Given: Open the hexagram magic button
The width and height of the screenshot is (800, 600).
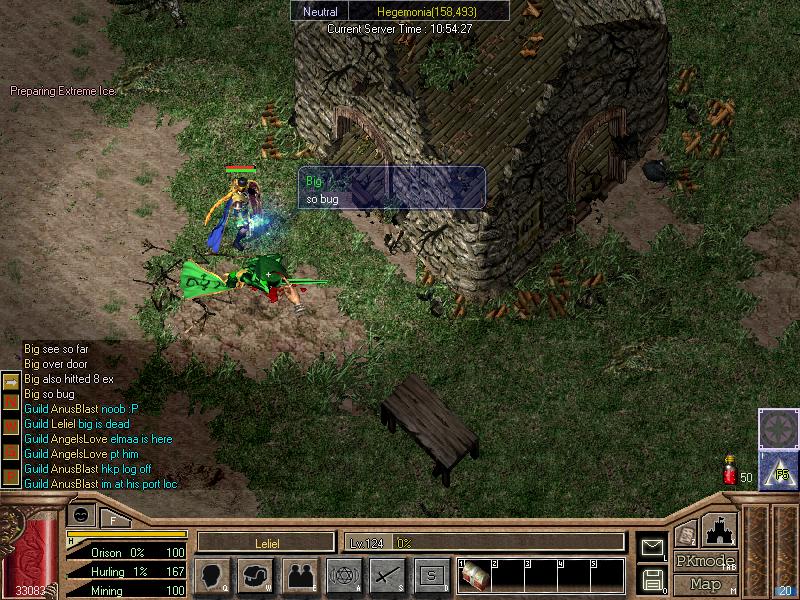Looking at the screenshot, I should (x=344, y=575).
